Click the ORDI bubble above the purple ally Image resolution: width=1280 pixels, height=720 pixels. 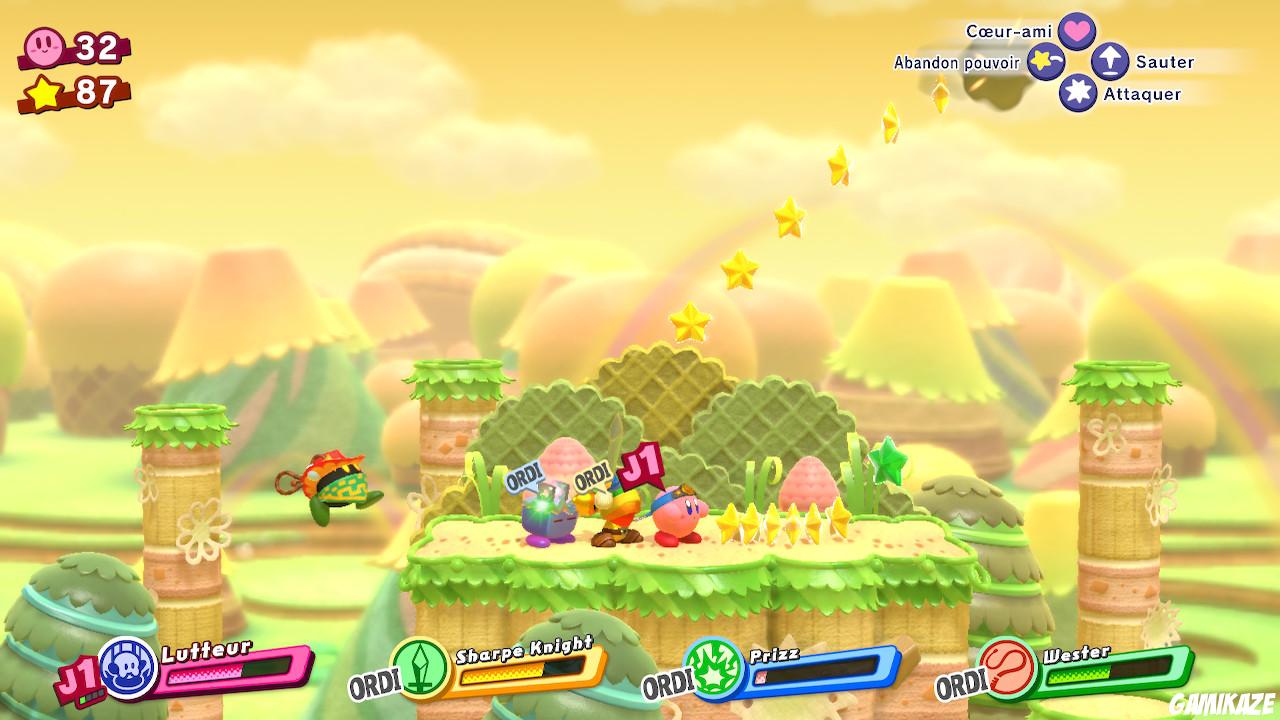pyautogui.click(x=525, y=477)
